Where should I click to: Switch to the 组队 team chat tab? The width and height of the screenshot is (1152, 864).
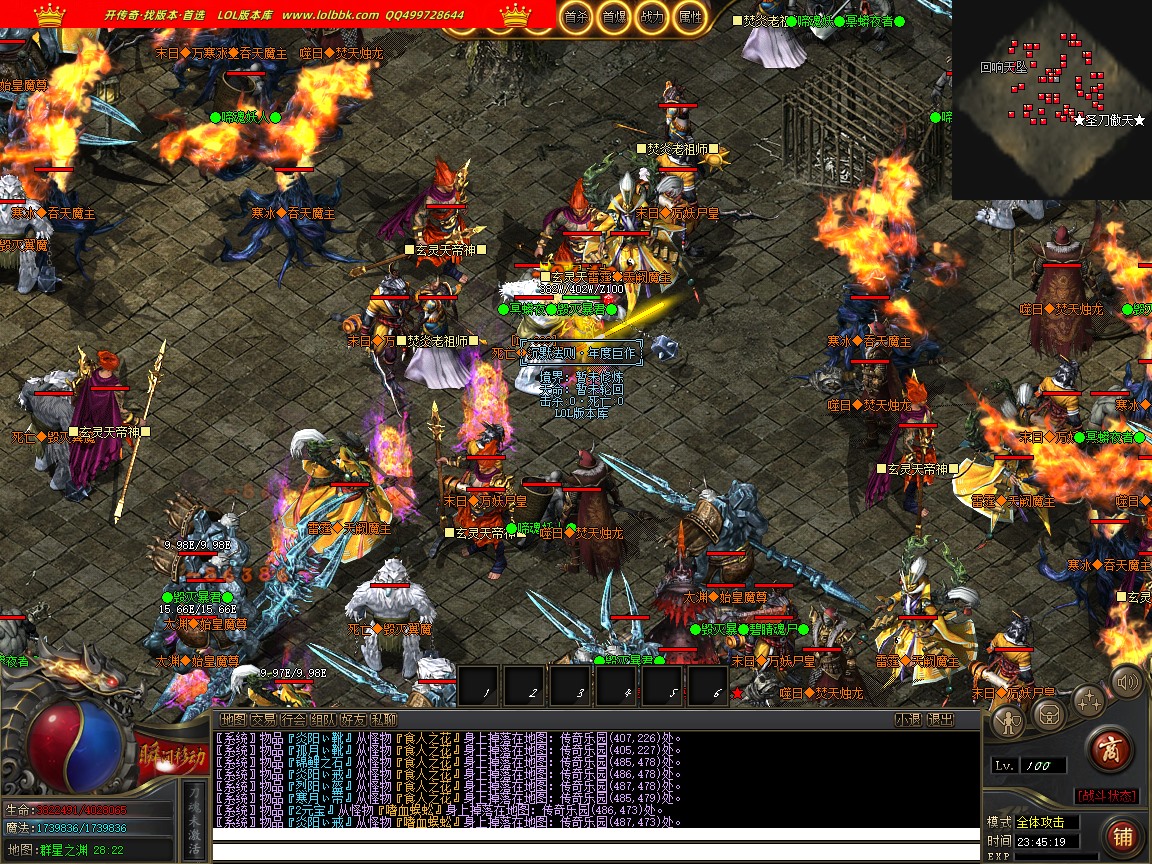coord(323,719)
